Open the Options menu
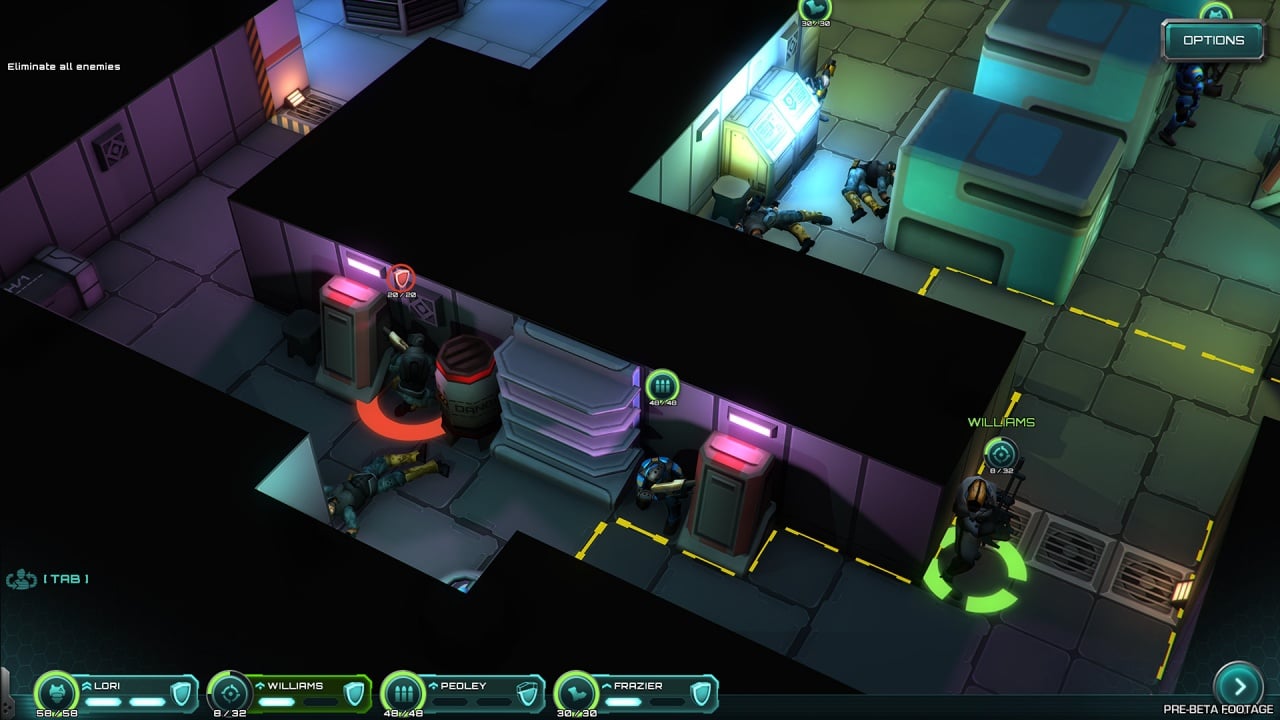The height and width of the screenshot is (720, 1280). (x=1213, y=40)
